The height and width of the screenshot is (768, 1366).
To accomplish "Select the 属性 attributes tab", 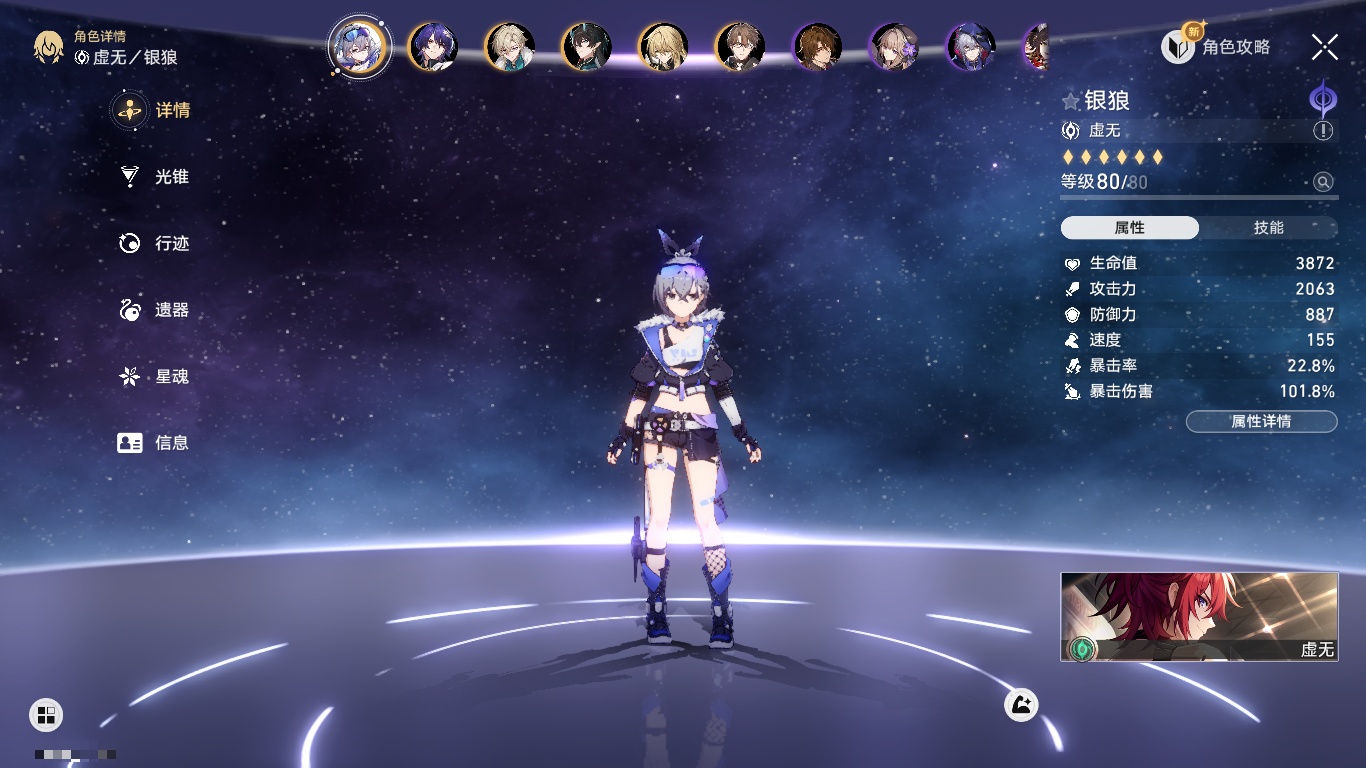I will [x=1130, y=228].
